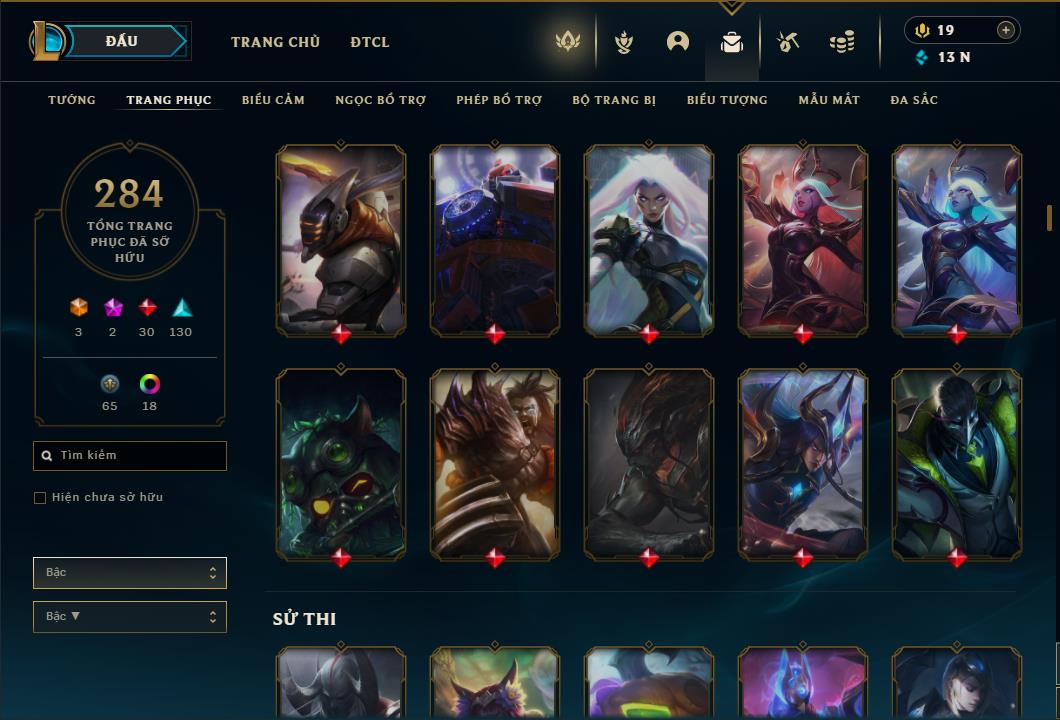Select the green-goggled Teemo skin card
Image resolution: width=1060 pixels, height=720 pixels.
pos(341,463)
